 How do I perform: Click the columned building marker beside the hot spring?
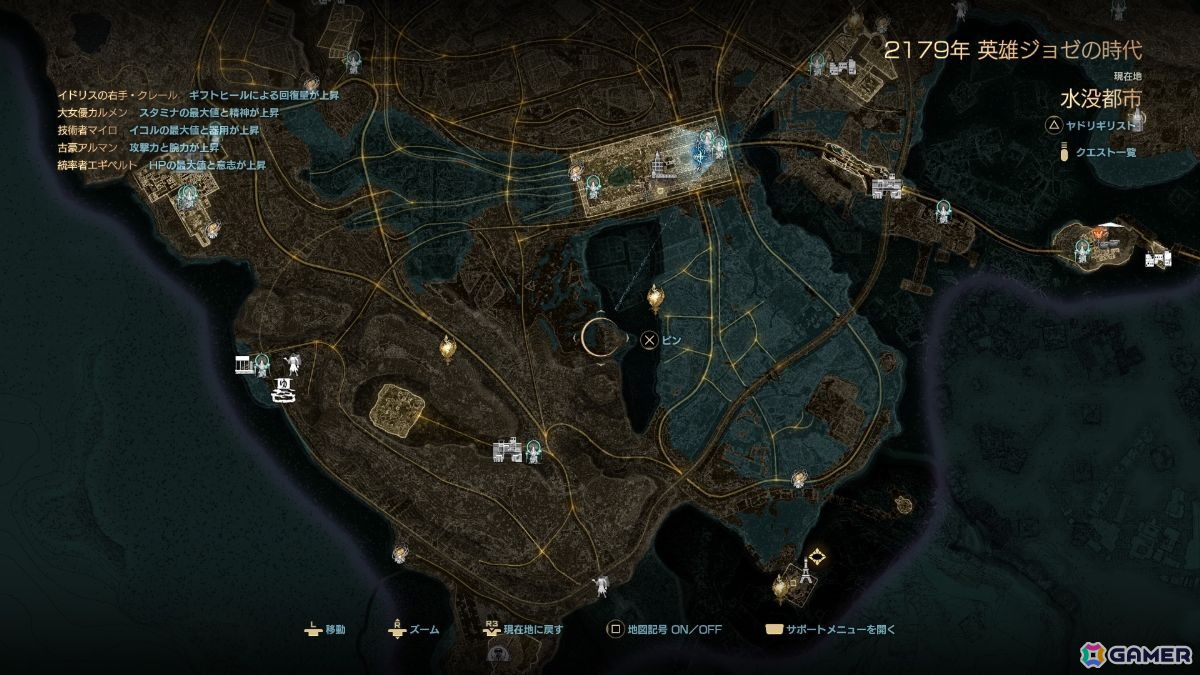pyautogui.click(x=244, y=362)
